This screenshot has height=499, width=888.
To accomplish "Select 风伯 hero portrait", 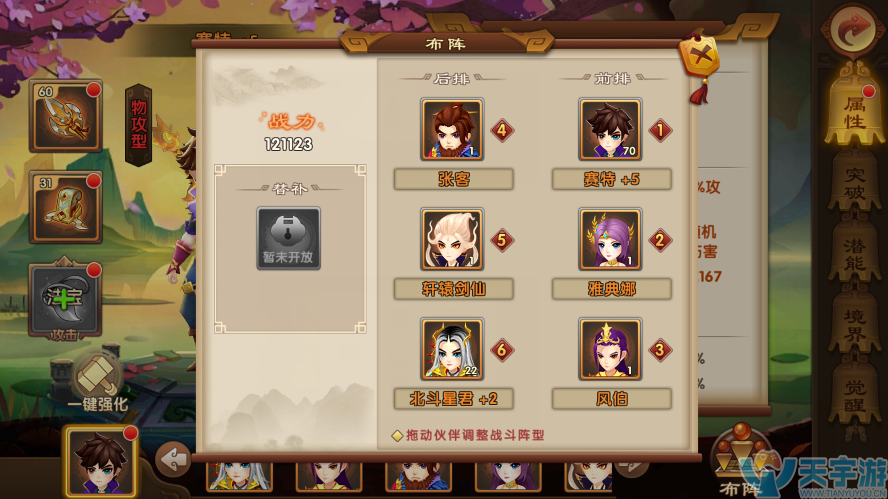I will (x=610, y=349).
